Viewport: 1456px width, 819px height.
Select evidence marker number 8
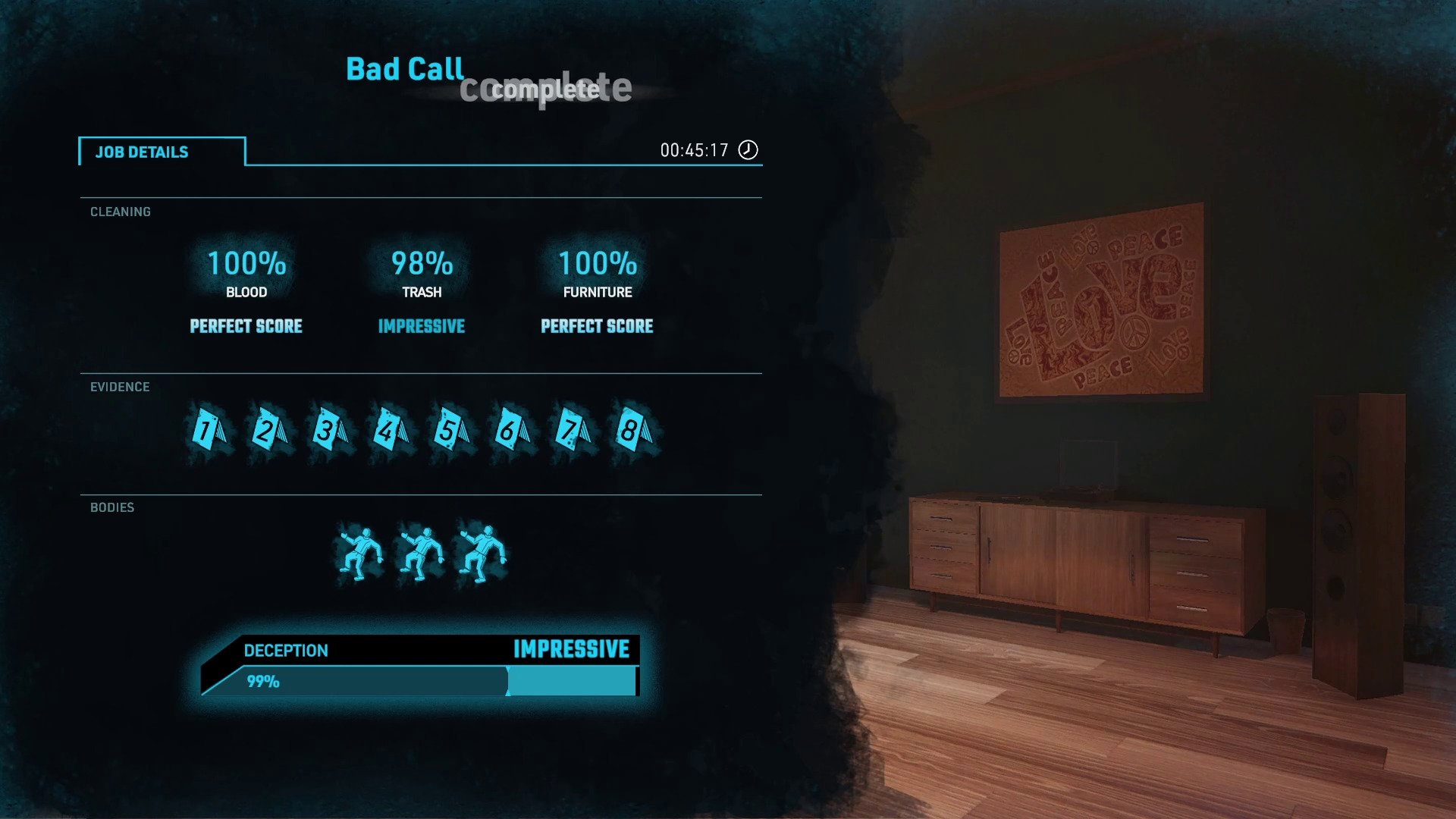632,431
